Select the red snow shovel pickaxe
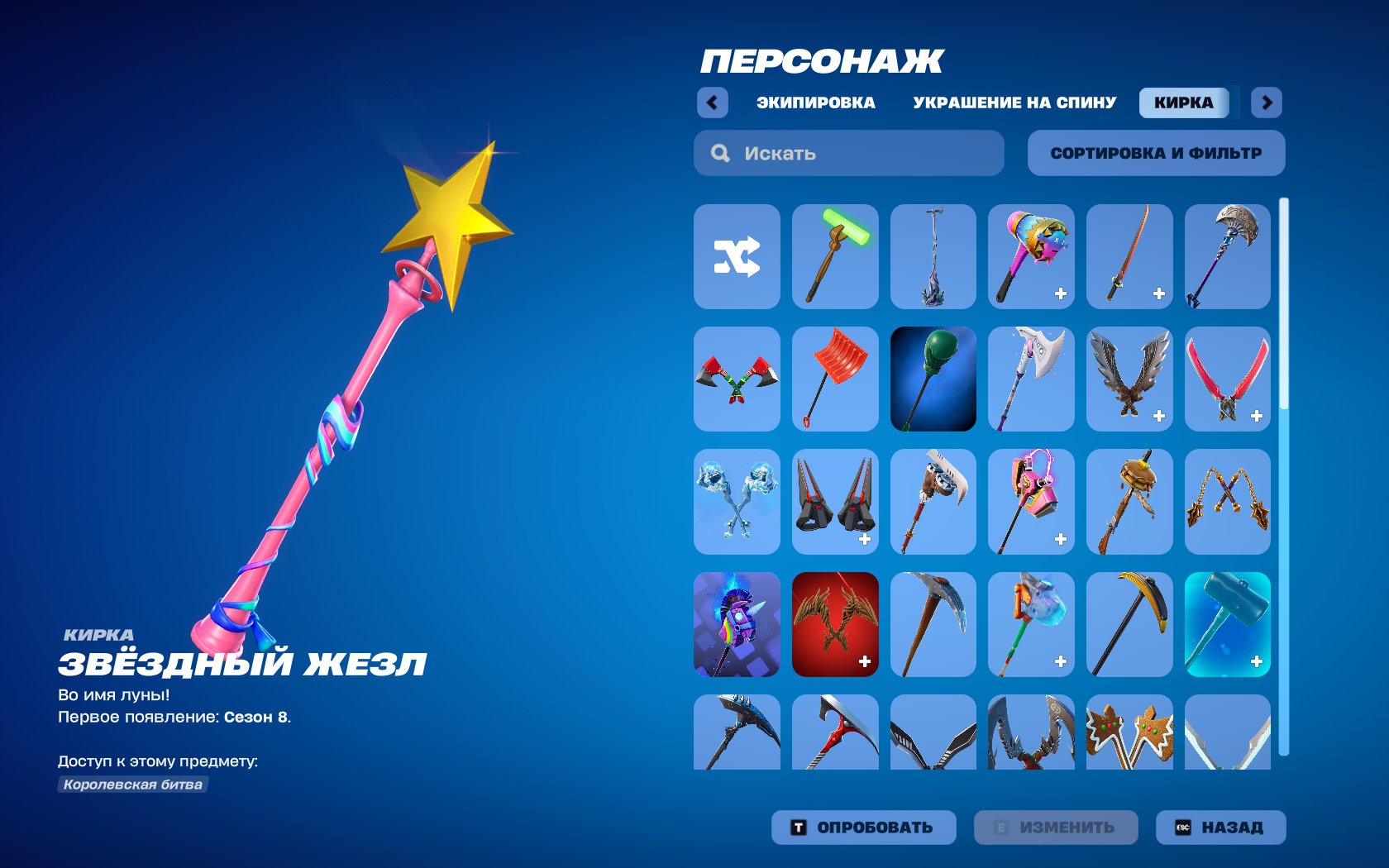The image size is (1389, 868). pos(834,379)
